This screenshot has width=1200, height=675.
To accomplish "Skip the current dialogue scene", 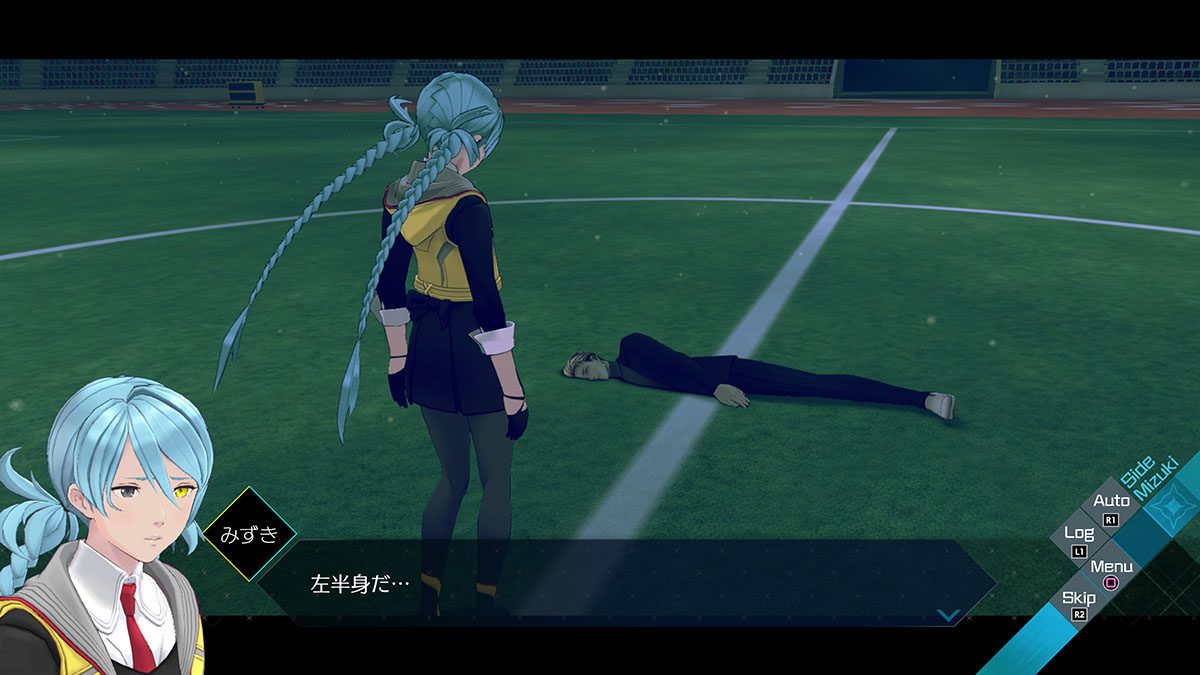I will [1079, 605].
